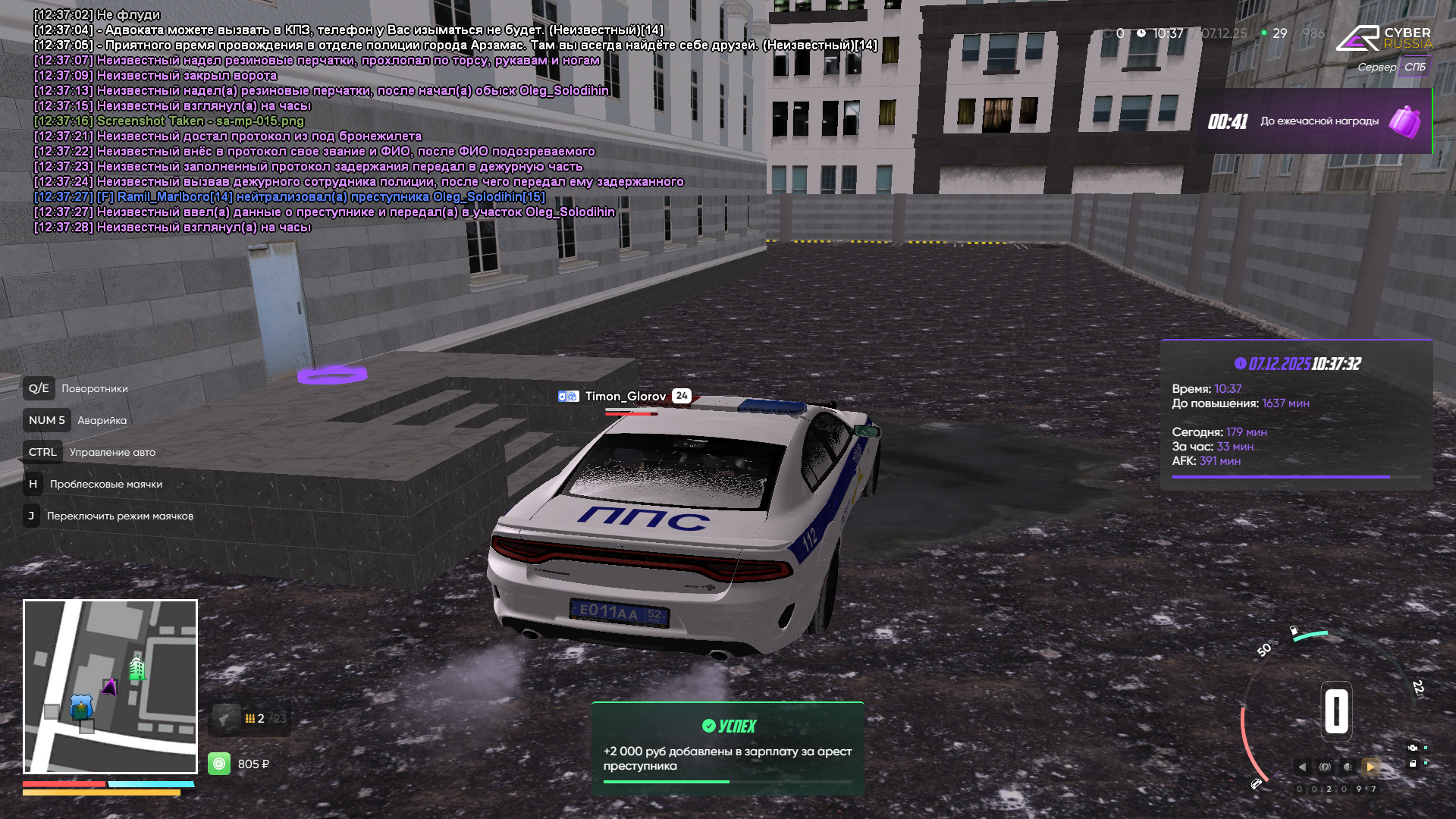Click the pistol weapon slot icon
The width and height of the screenshot is (1456, 819).
point(226,718)
